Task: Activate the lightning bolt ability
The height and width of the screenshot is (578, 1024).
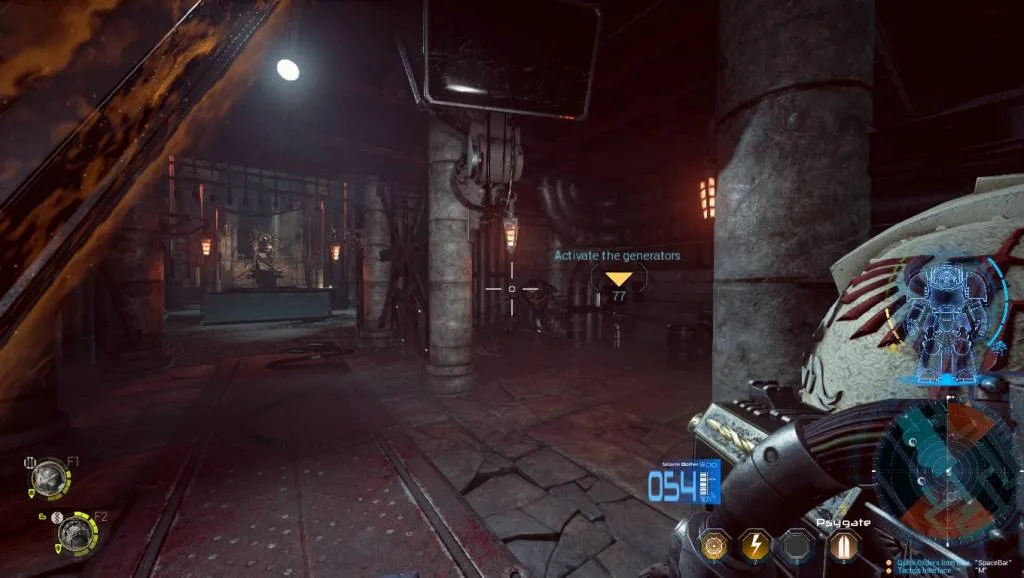Action: click(753, 545)
